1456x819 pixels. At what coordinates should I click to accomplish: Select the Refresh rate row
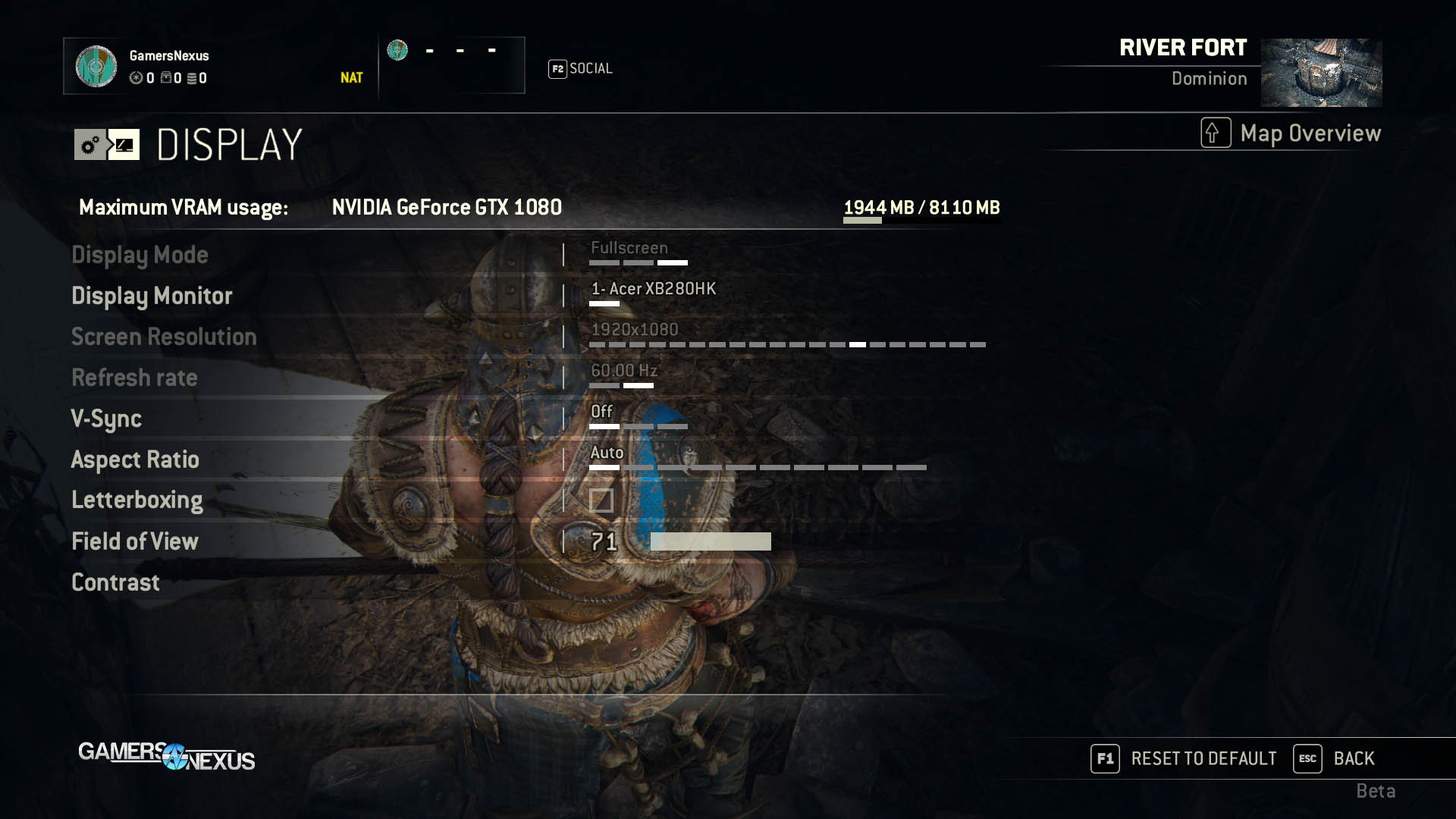[134, 378]
